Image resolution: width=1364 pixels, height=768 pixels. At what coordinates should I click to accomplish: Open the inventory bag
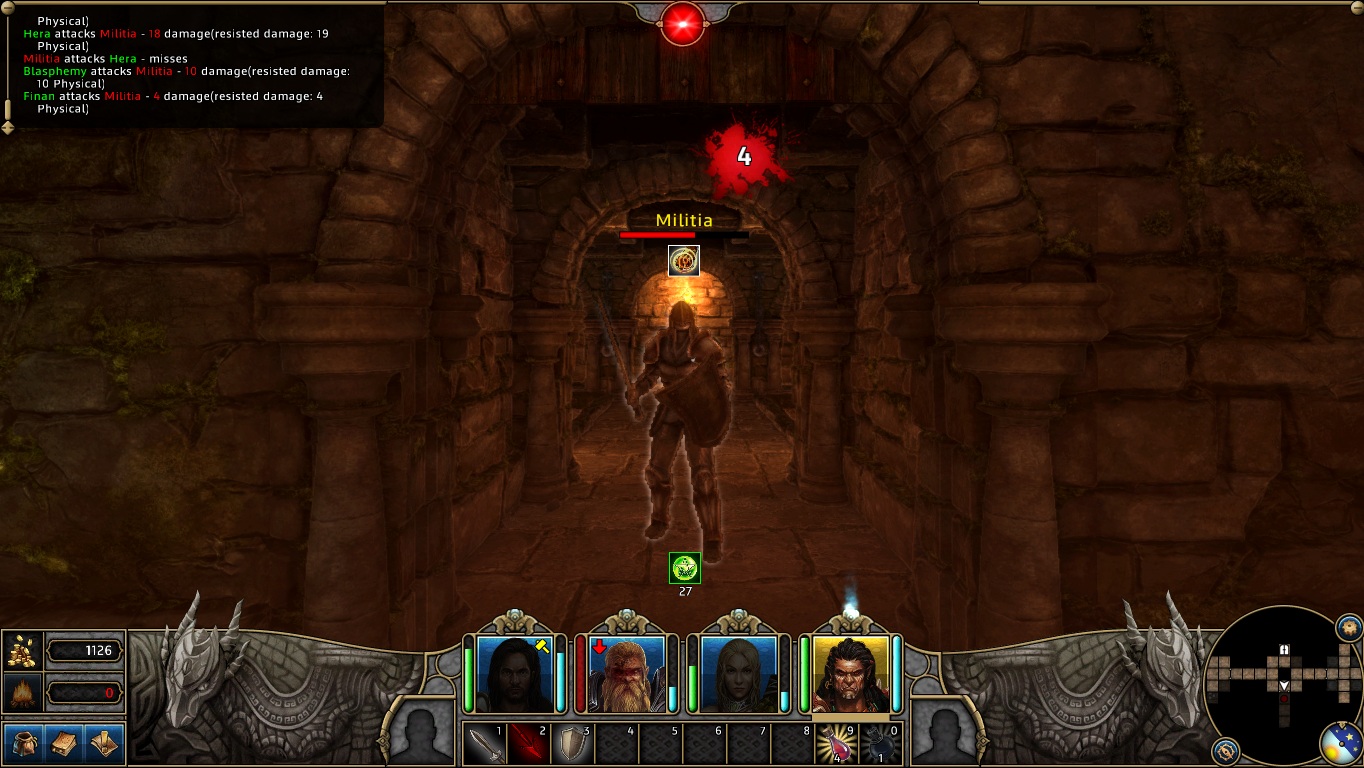coord(24,743)
